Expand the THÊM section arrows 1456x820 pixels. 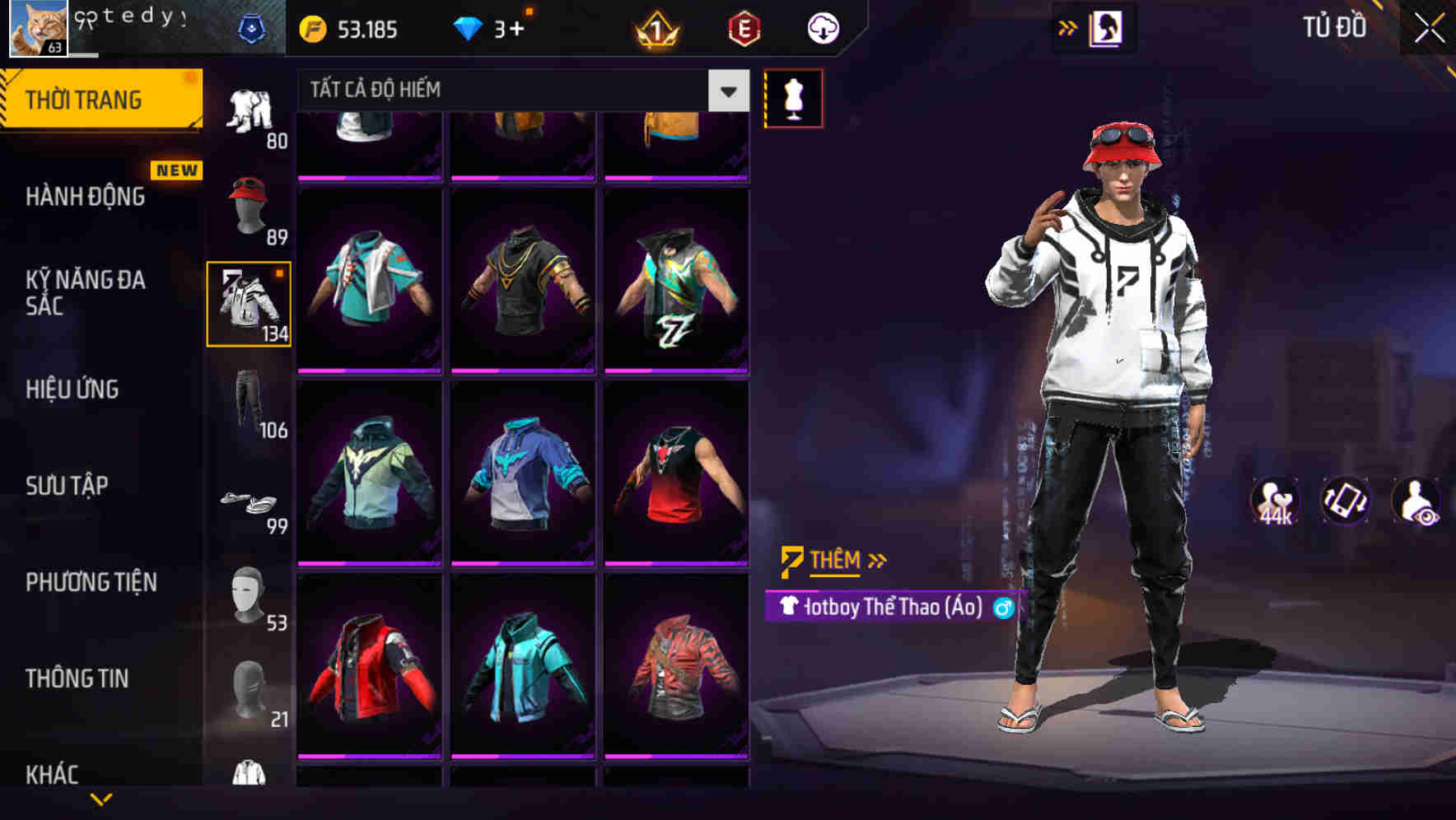pos(878,560)
